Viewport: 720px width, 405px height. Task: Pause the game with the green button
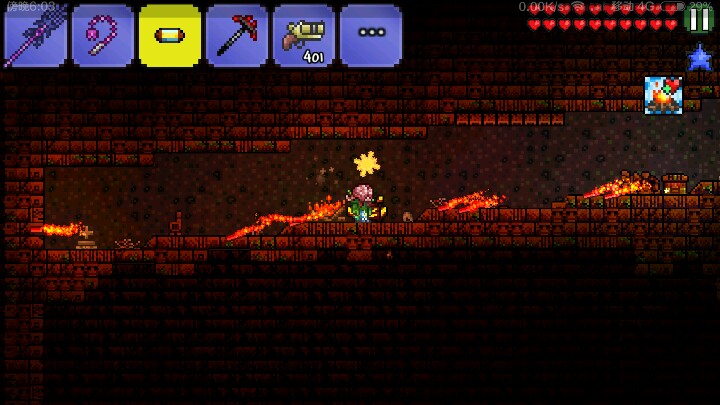pyautogui.click(x=699, y=18)
